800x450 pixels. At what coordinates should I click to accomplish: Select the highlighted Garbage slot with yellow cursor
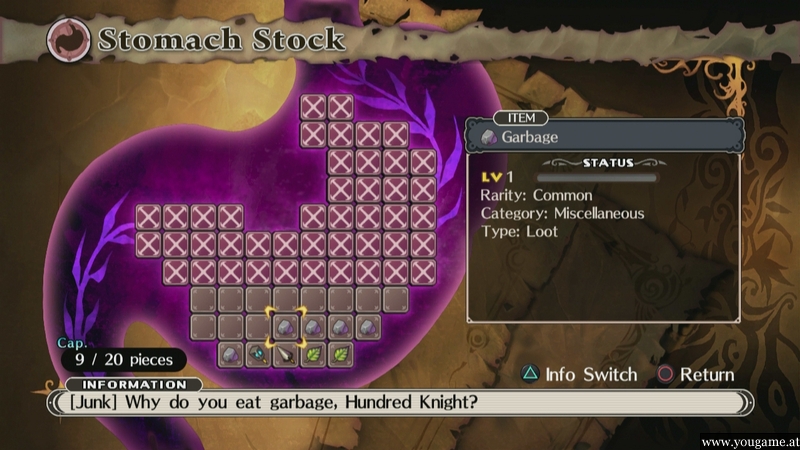tap(285, 326)
